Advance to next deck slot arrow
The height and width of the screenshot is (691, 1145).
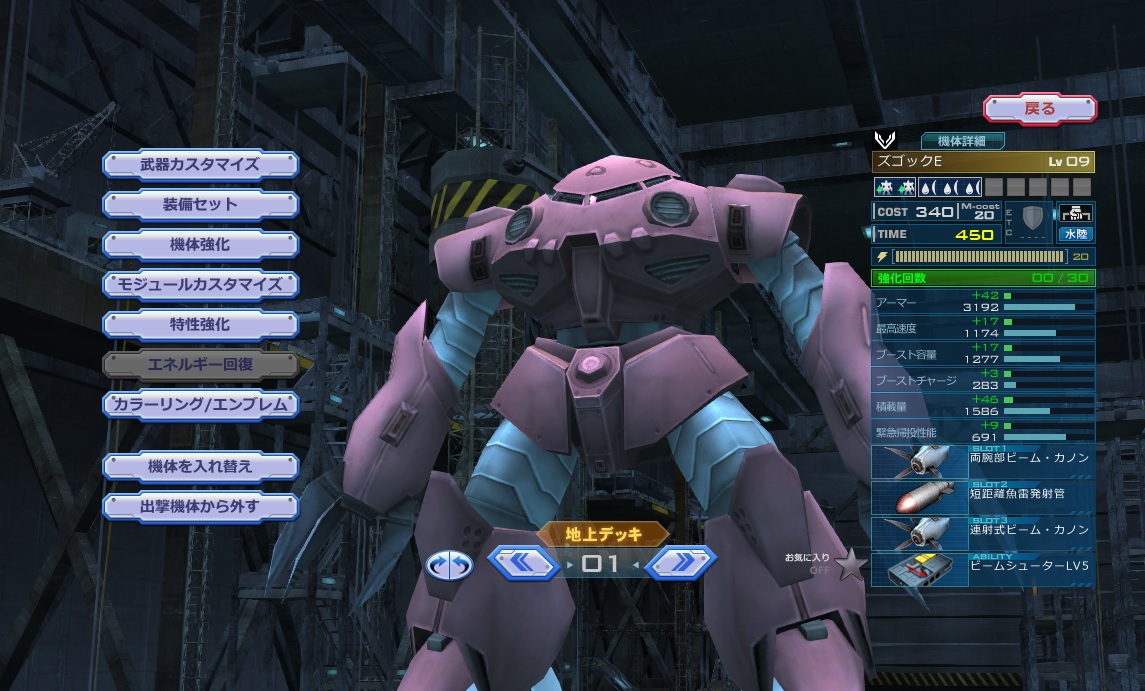(x=680, y=564)
